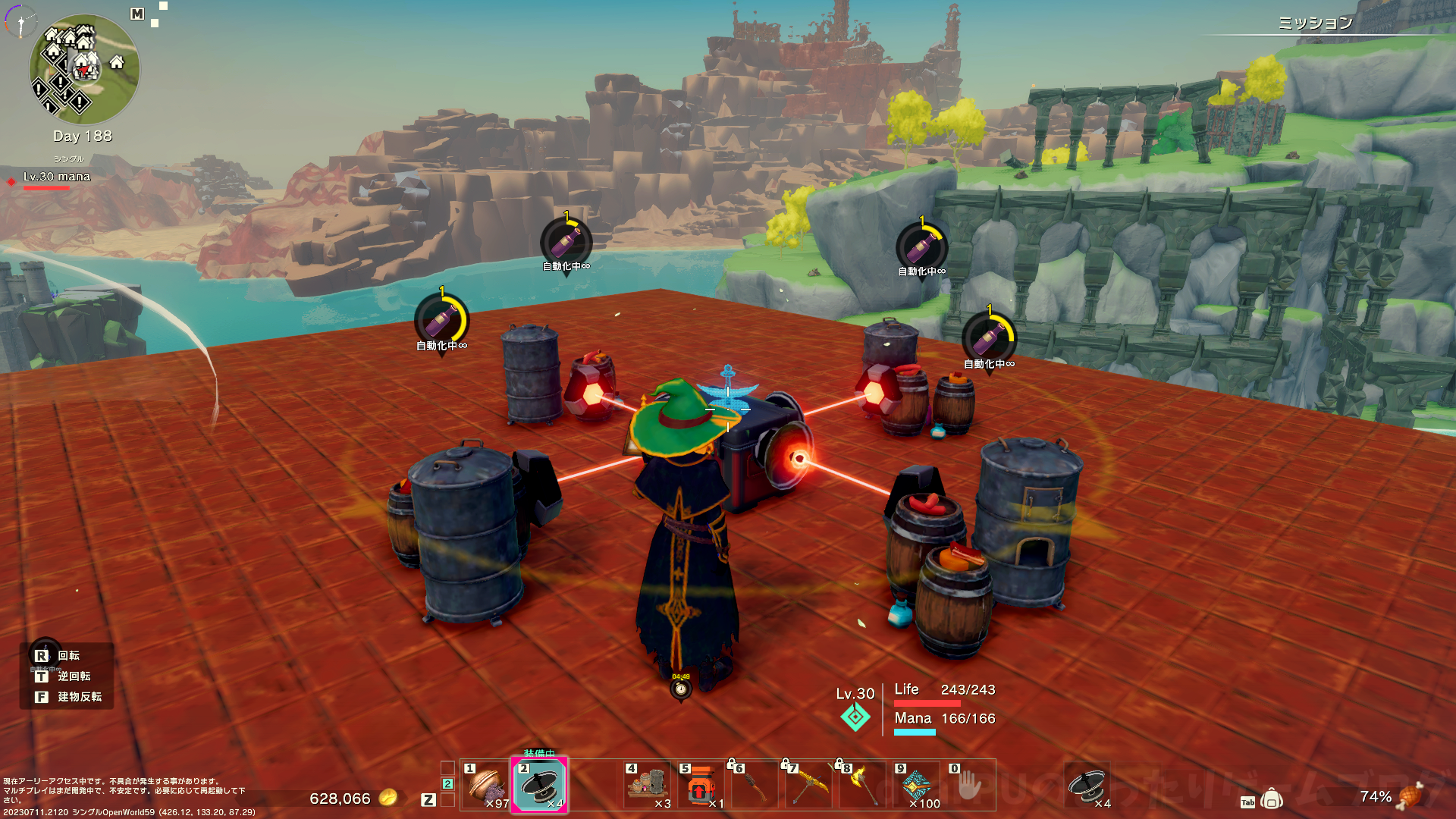This screenshot has height=819, width=1456.
Task: Click the meat hunger icon
Action: pos(1410,796)
